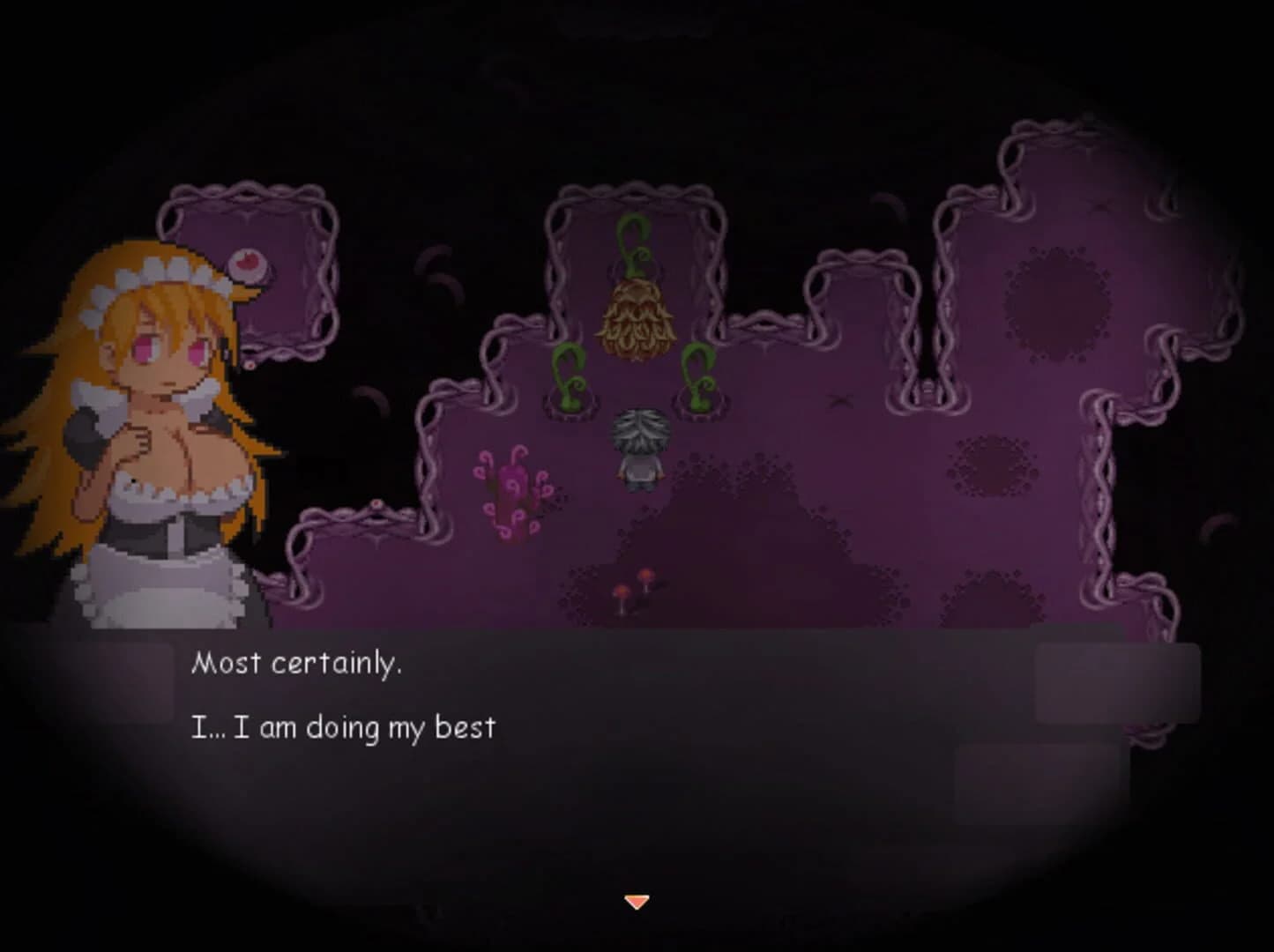Image resolution: width=1274 pixels, height=952 pixels.
Task: Click the left green sprout vine
Action: click(x=569, y=377)
